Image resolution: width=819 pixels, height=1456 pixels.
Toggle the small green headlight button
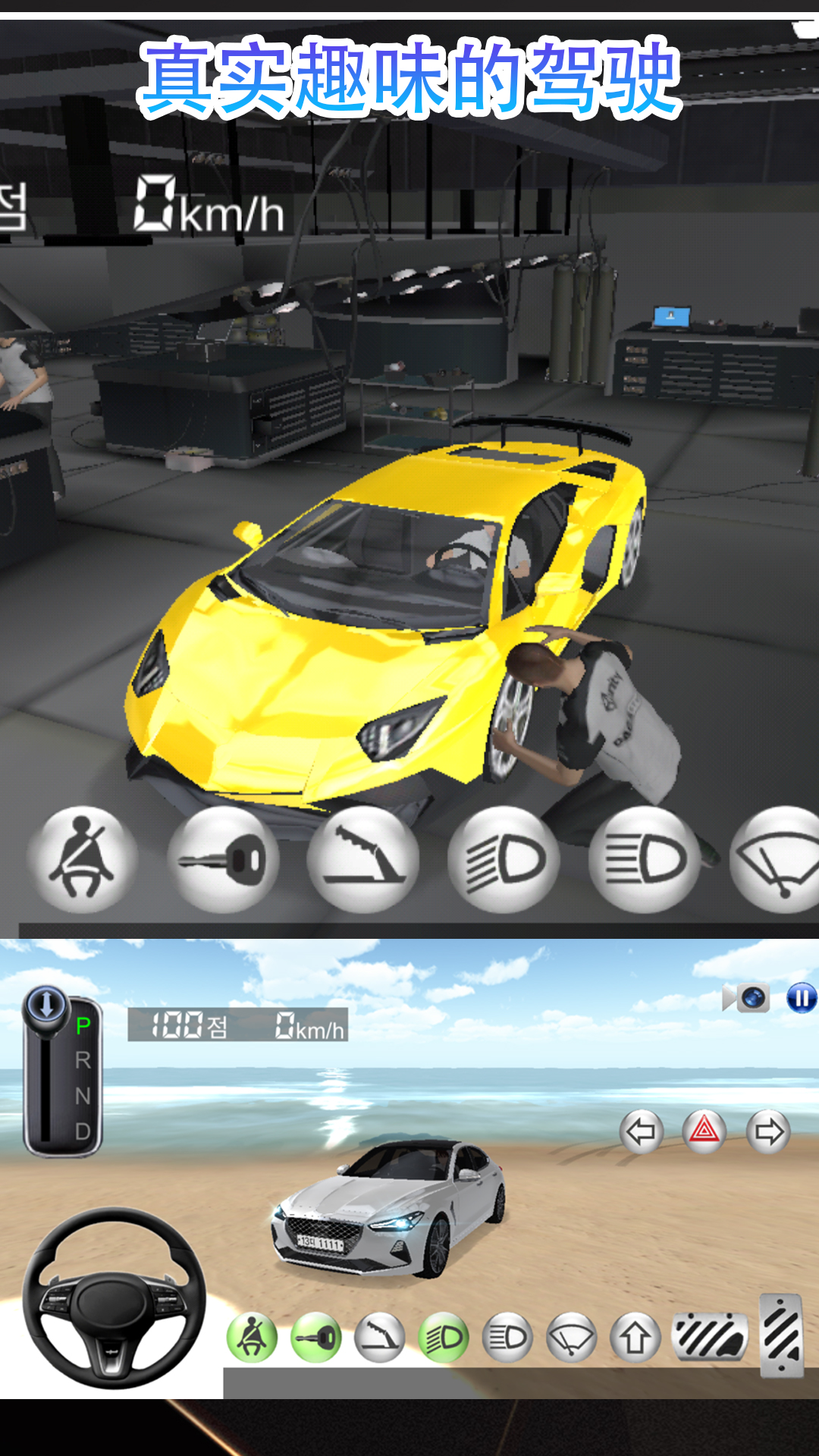pos(444,1338)
